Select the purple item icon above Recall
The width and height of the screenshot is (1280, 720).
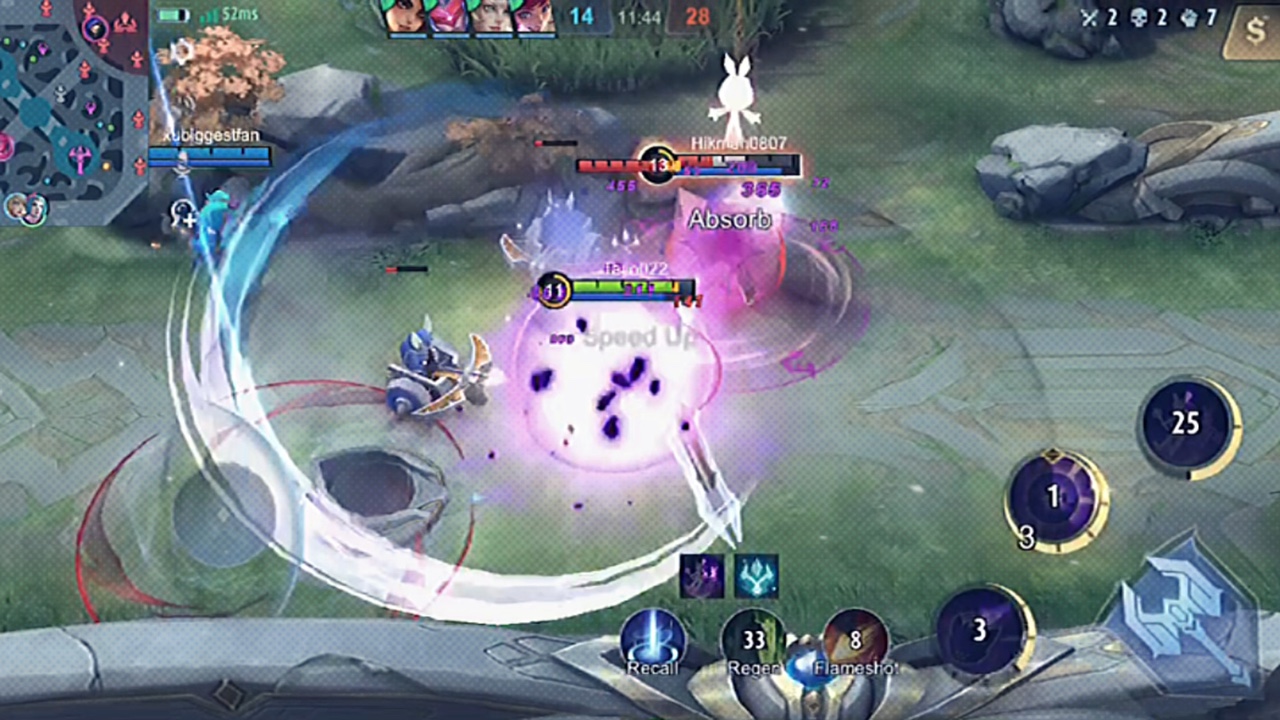(x=702, y=576)
